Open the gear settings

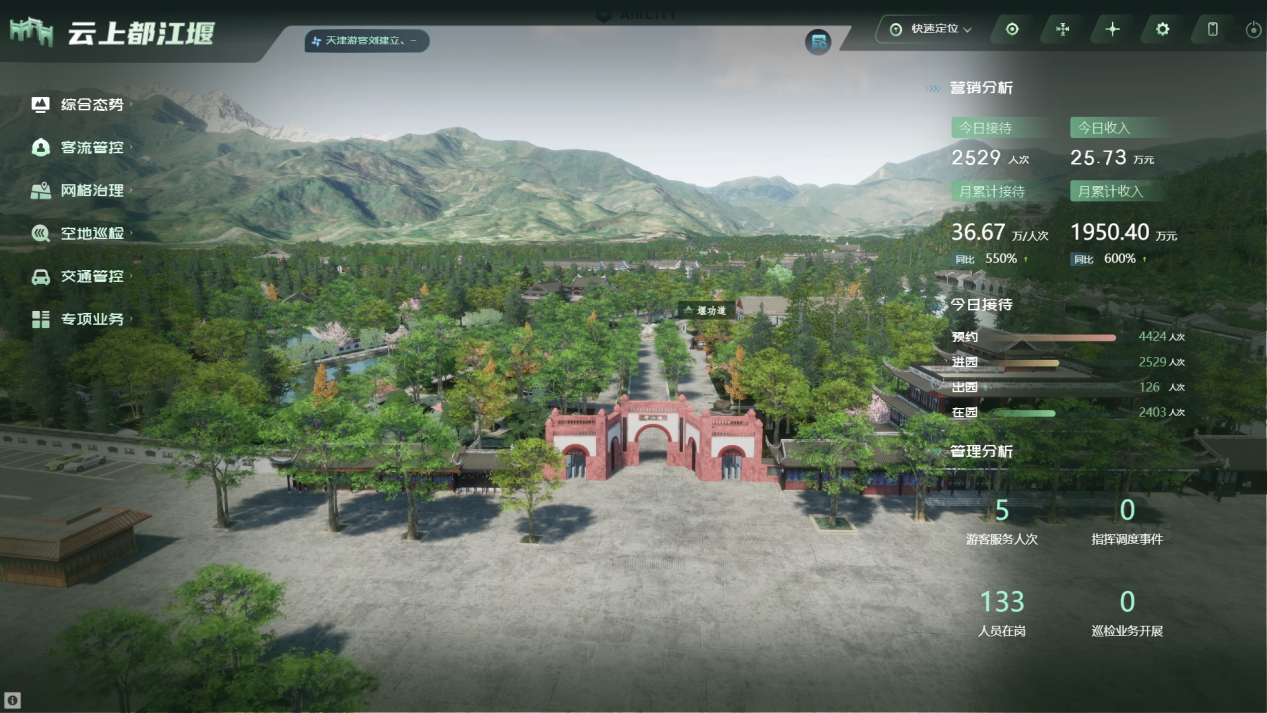pos(1162,29)
